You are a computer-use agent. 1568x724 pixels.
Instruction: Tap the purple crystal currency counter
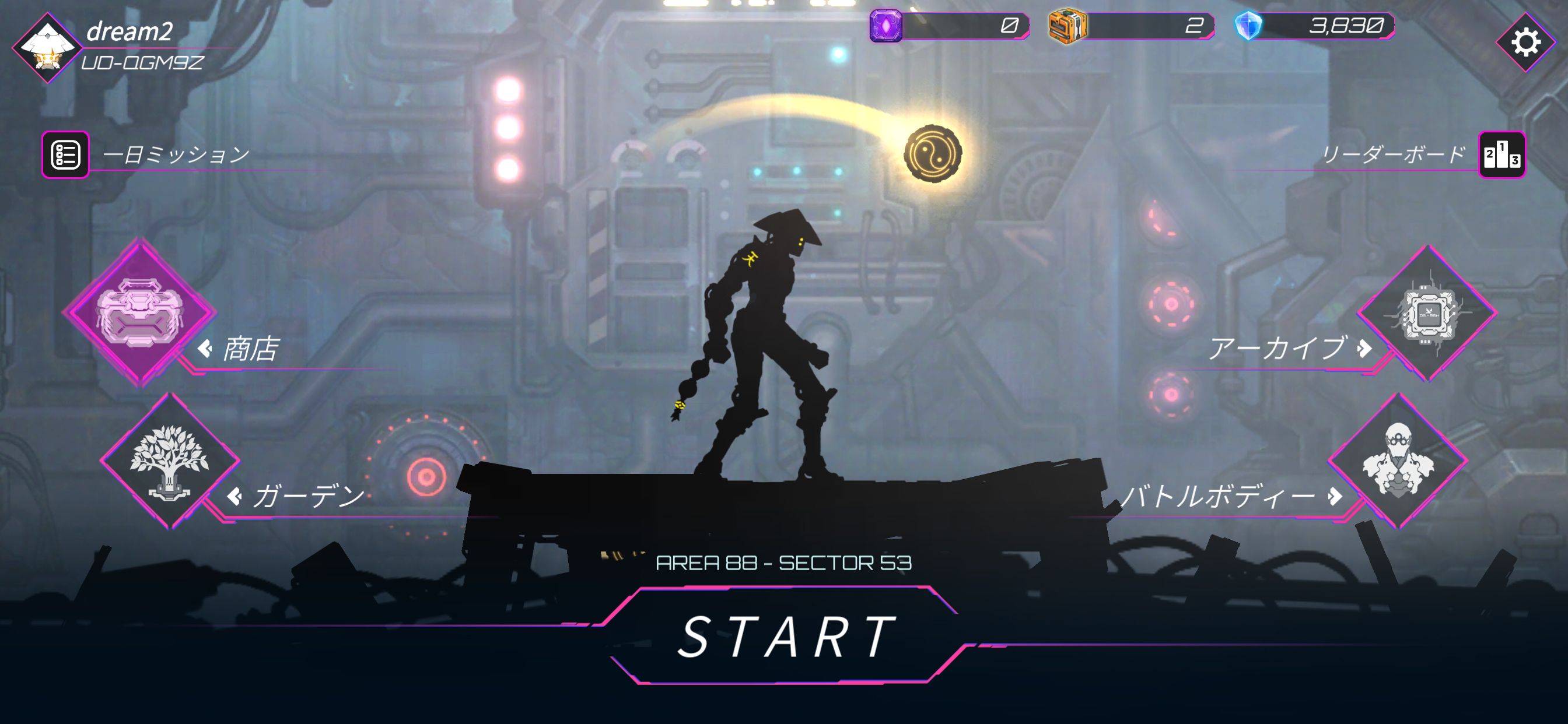pos(949,26)
